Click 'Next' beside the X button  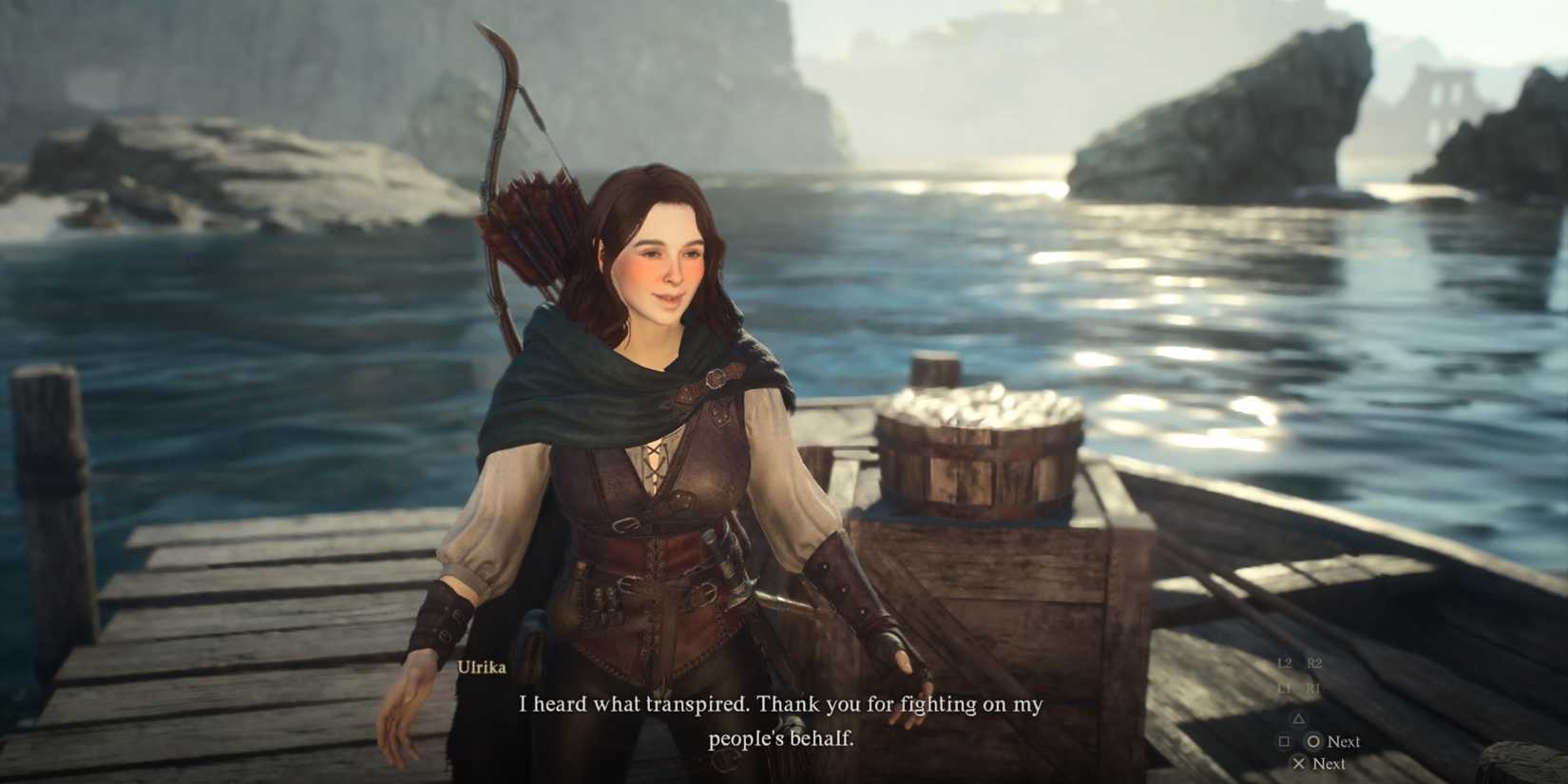1329,763
